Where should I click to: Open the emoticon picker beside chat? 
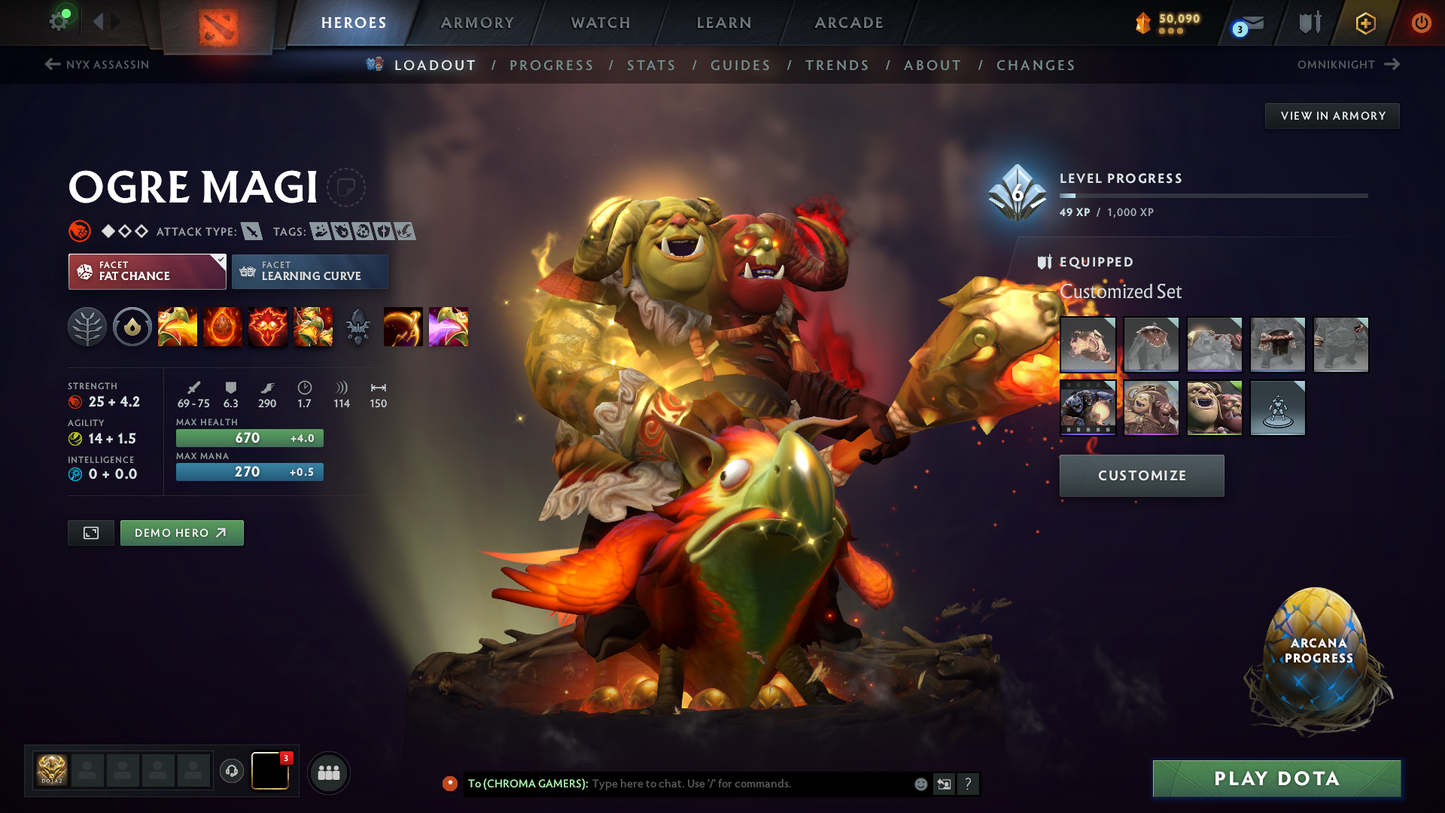(x=920, y=784)
